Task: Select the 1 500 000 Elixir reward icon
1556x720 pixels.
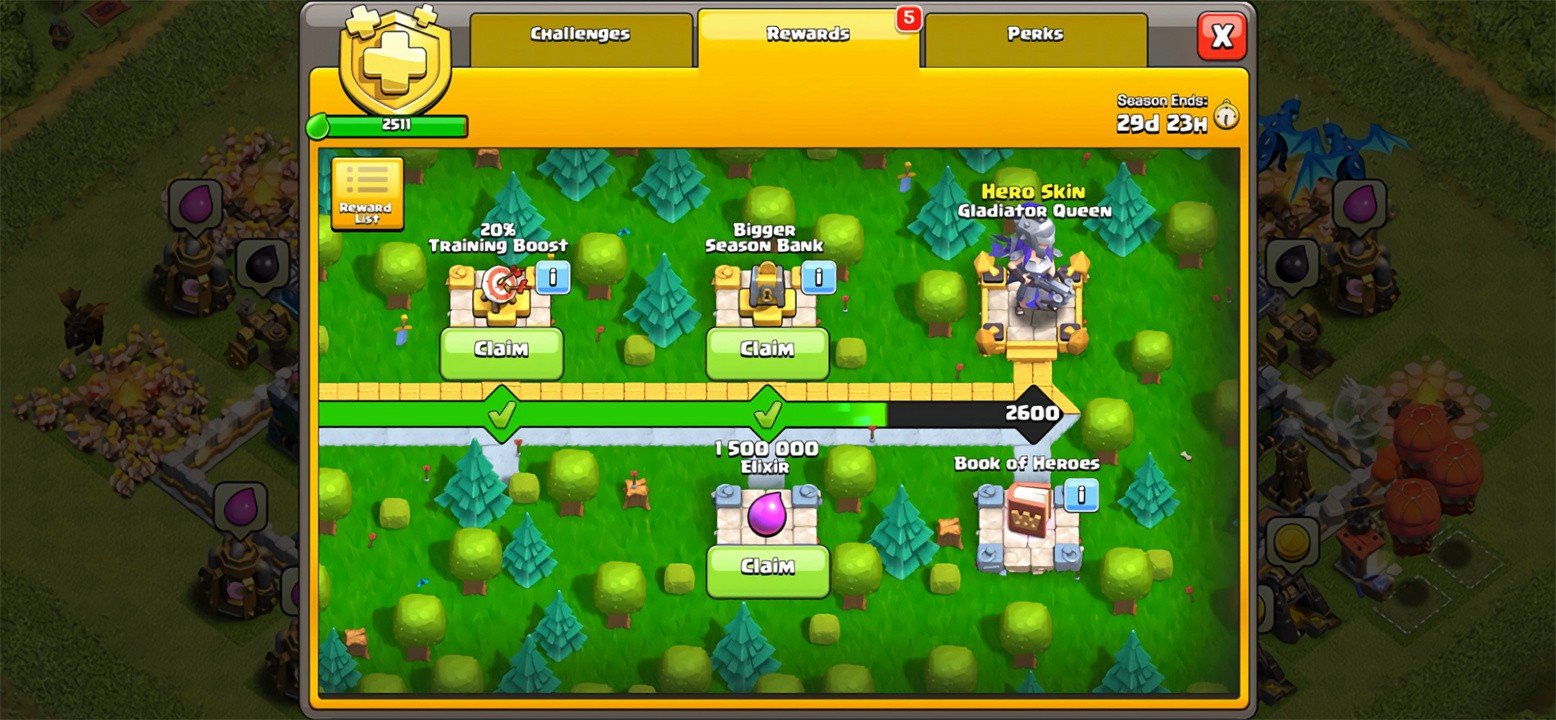Action: [766, 515]
